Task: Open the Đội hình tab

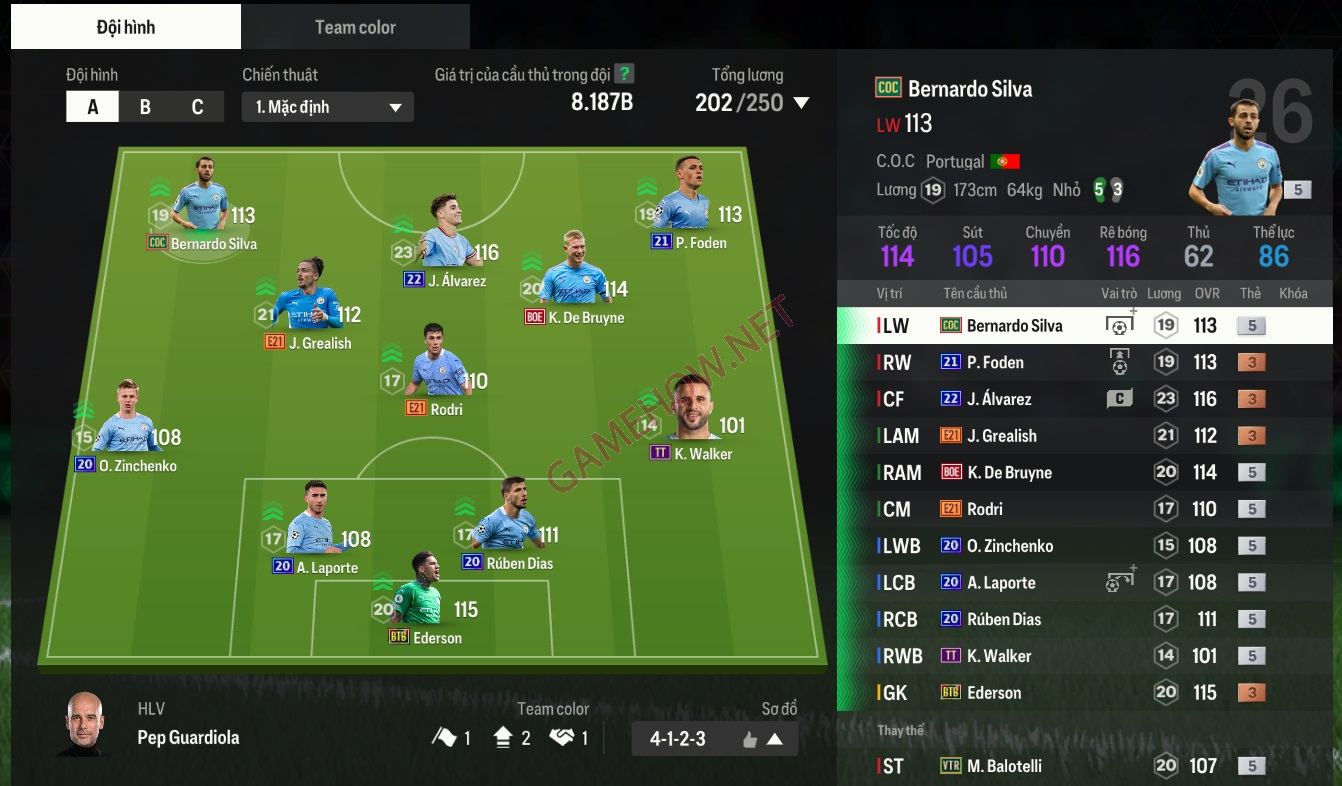Action: click(125, 26)
